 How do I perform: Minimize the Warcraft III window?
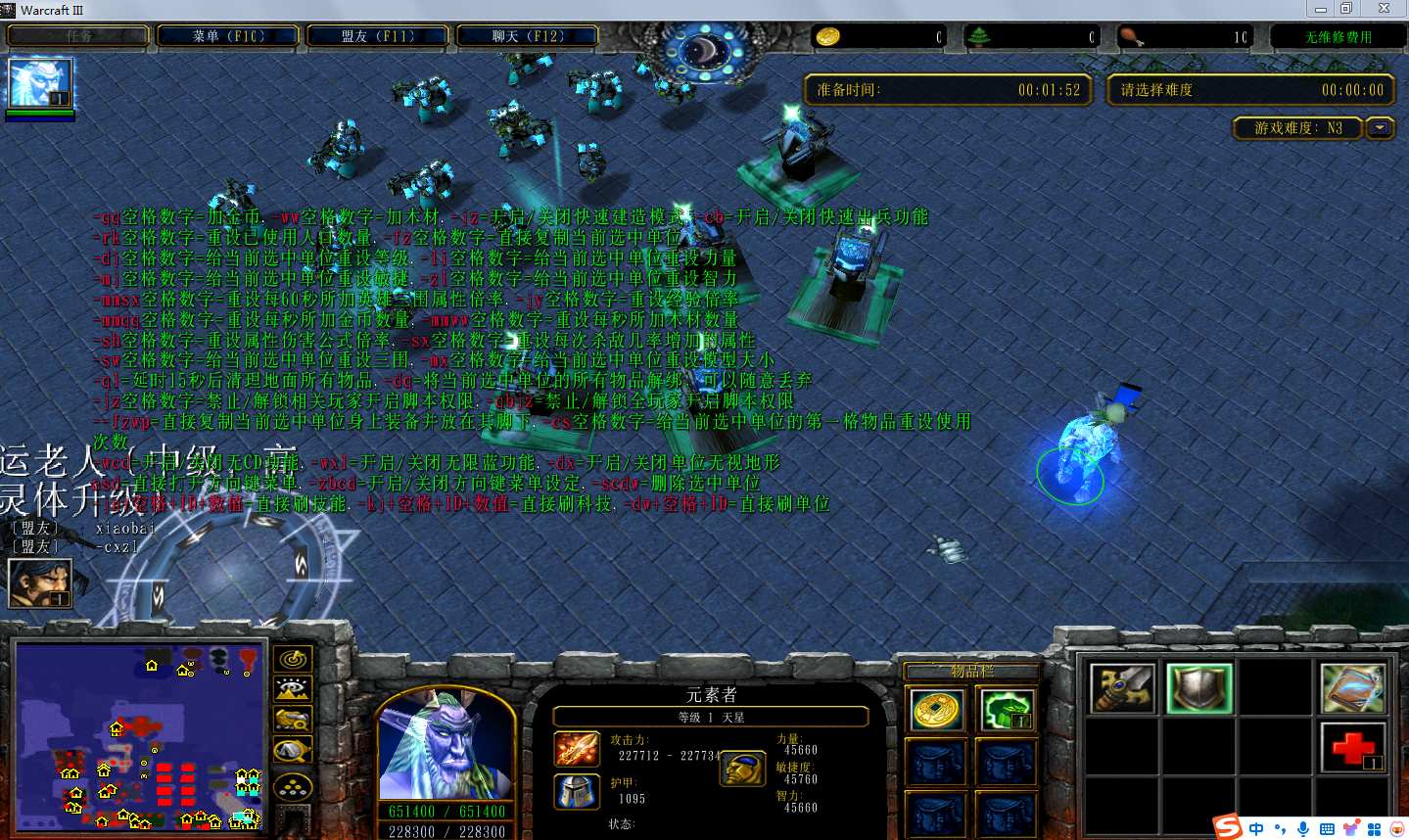[1321, 9]
